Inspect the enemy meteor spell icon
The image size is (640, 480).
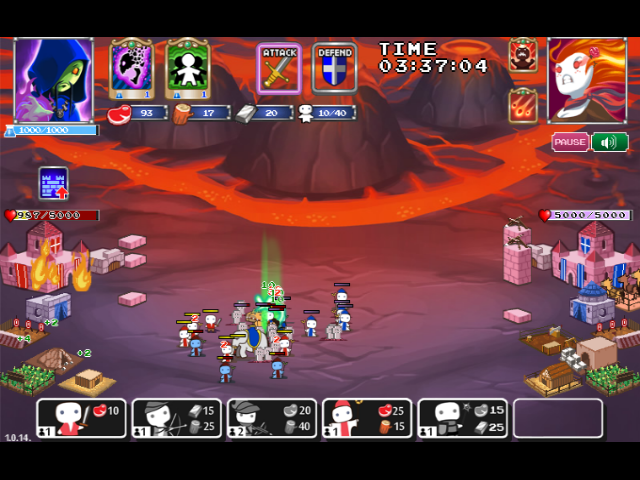(x=523, y=106)
